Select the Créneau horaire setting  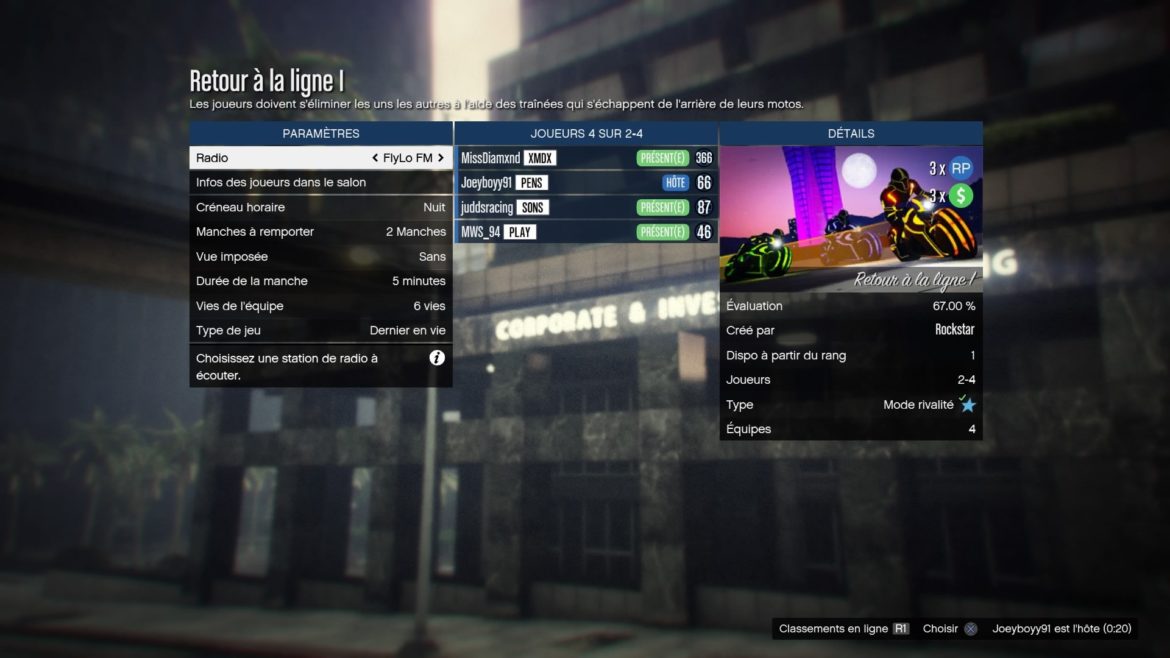[x=320, y=207]
